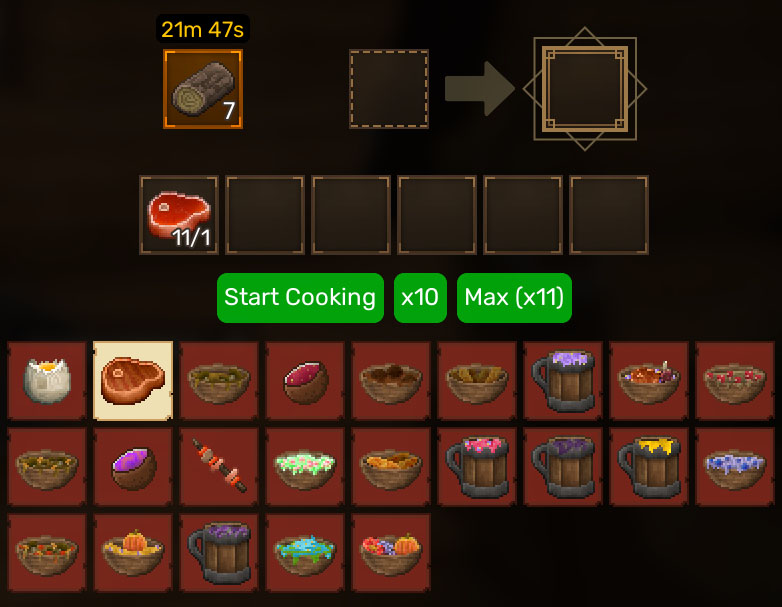
Task: Select the red sweet potato recipe
Action: [x=305, y=381]
